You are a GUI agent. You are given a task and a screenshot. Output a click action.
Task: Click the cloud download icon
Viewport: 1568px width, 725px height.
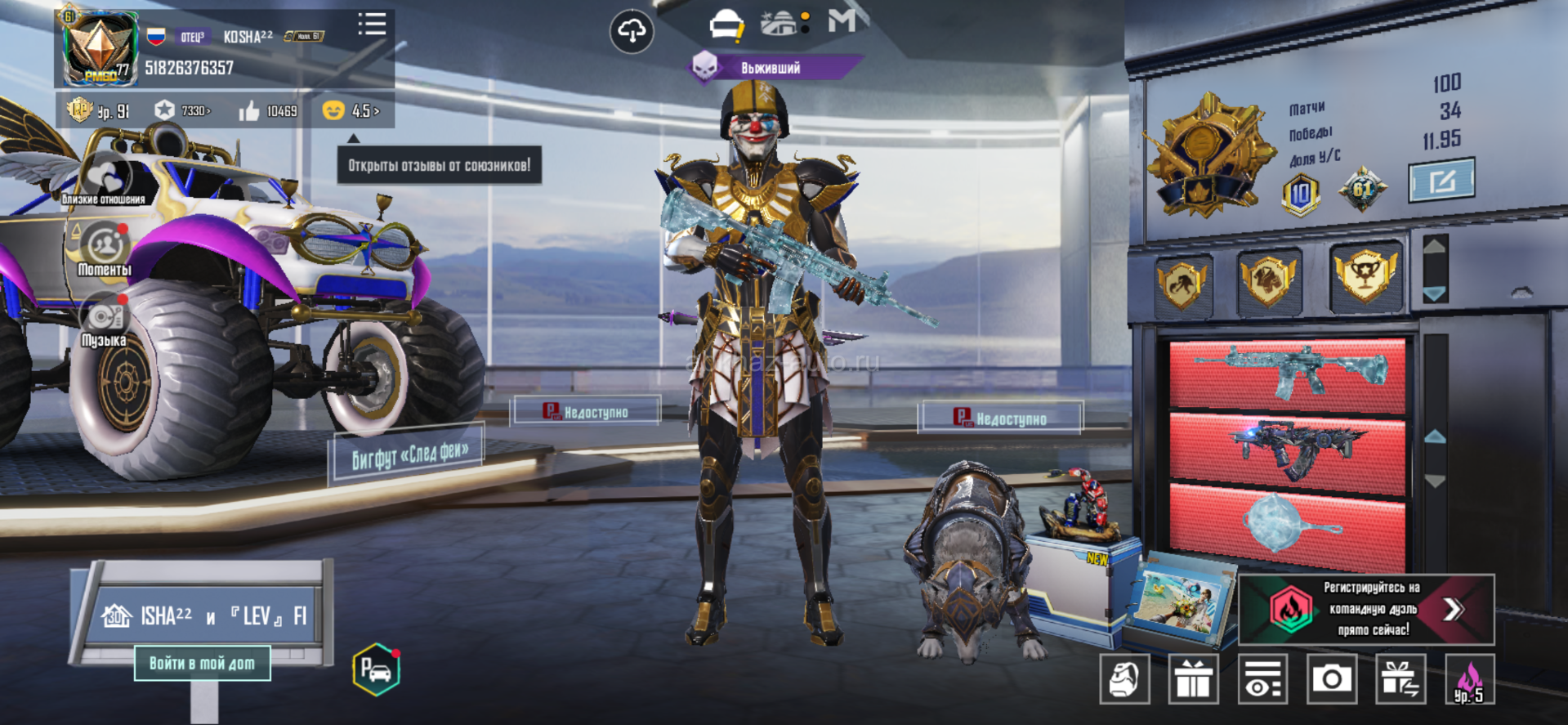tap(632, 32)
